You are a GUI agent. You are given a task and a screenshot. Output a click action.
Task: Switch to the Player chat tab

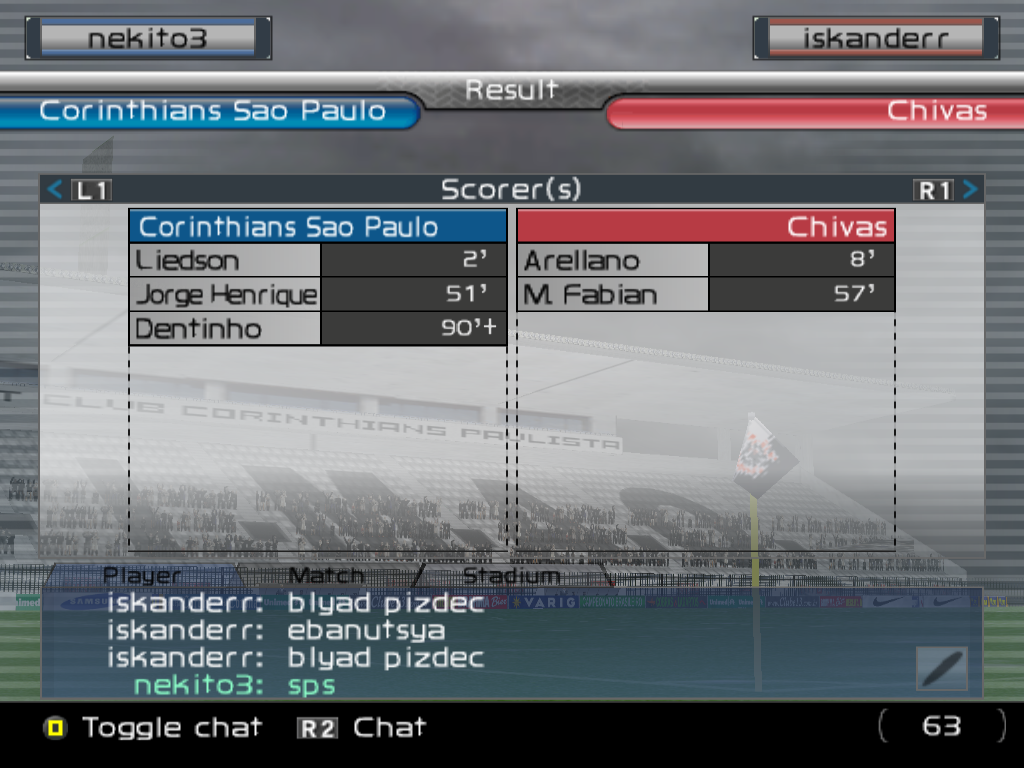pyautogui.click(x=142, y=576)
